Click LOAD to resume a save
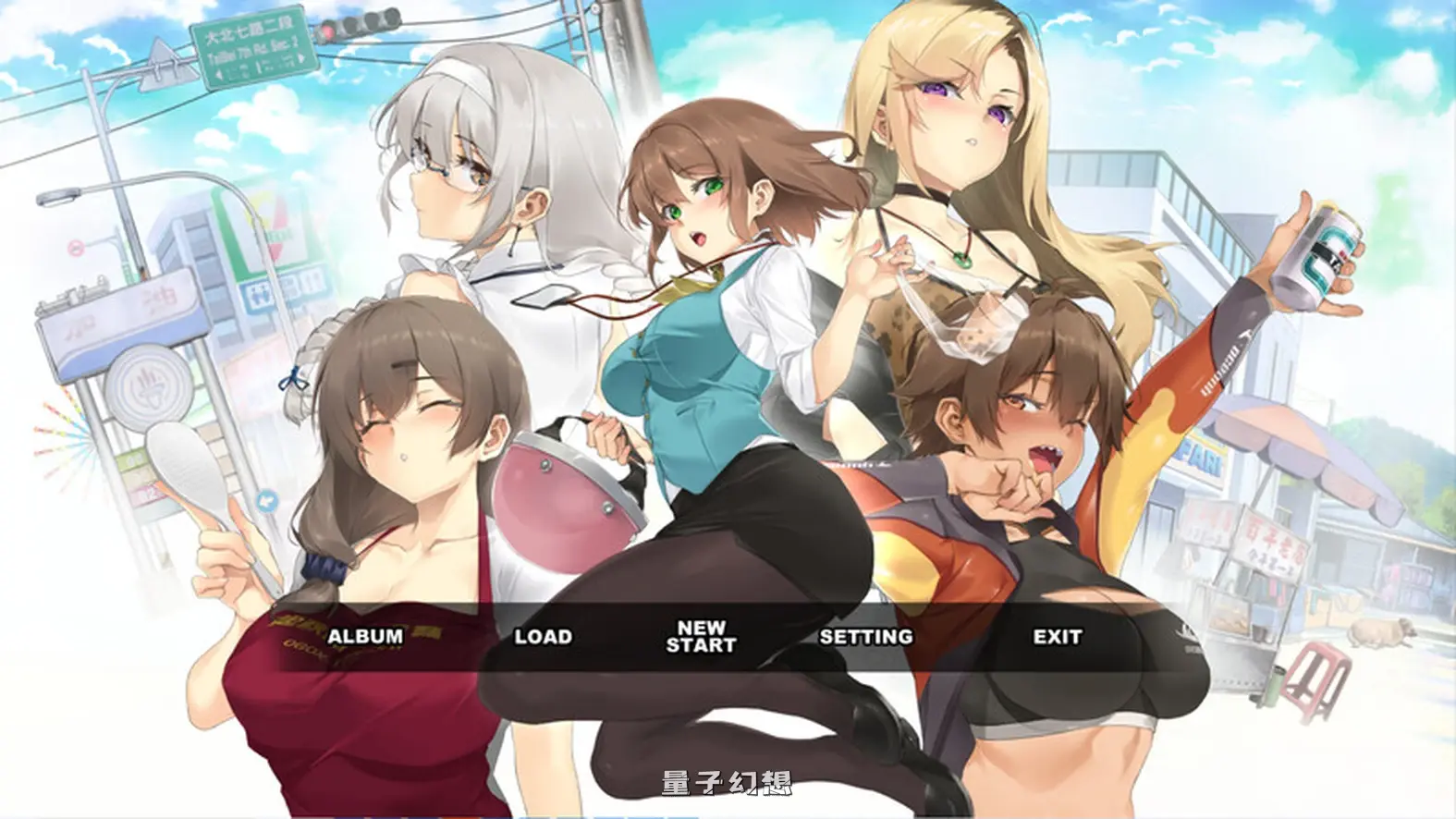Viewport: 1456px width, 819px height. [x=545, y=637]
